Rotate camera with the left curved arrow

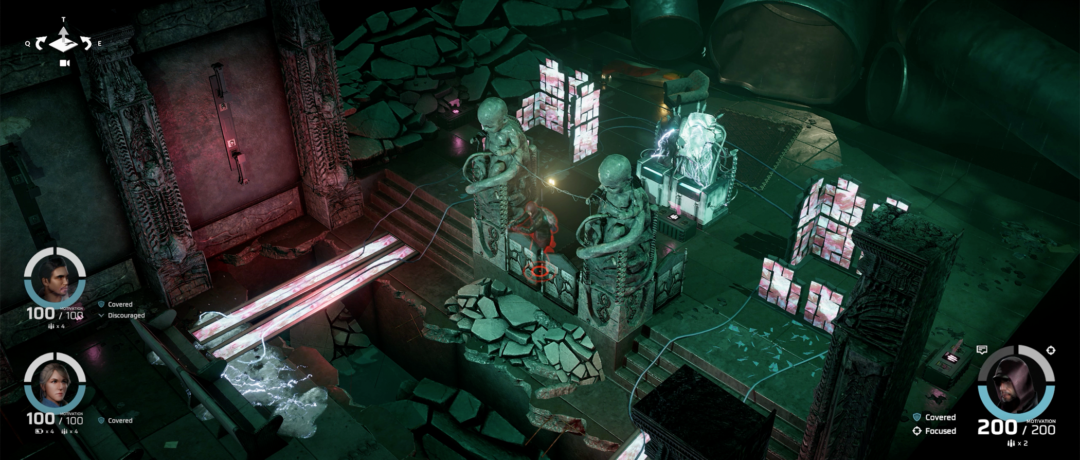[x=42, y=44]
